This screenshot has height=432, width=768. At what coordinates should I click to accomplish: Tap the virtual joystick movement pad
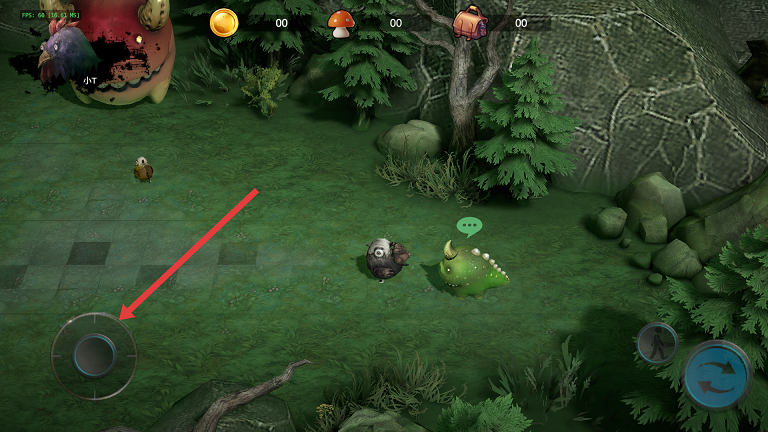pyautogui.click(x=94, y=355)
